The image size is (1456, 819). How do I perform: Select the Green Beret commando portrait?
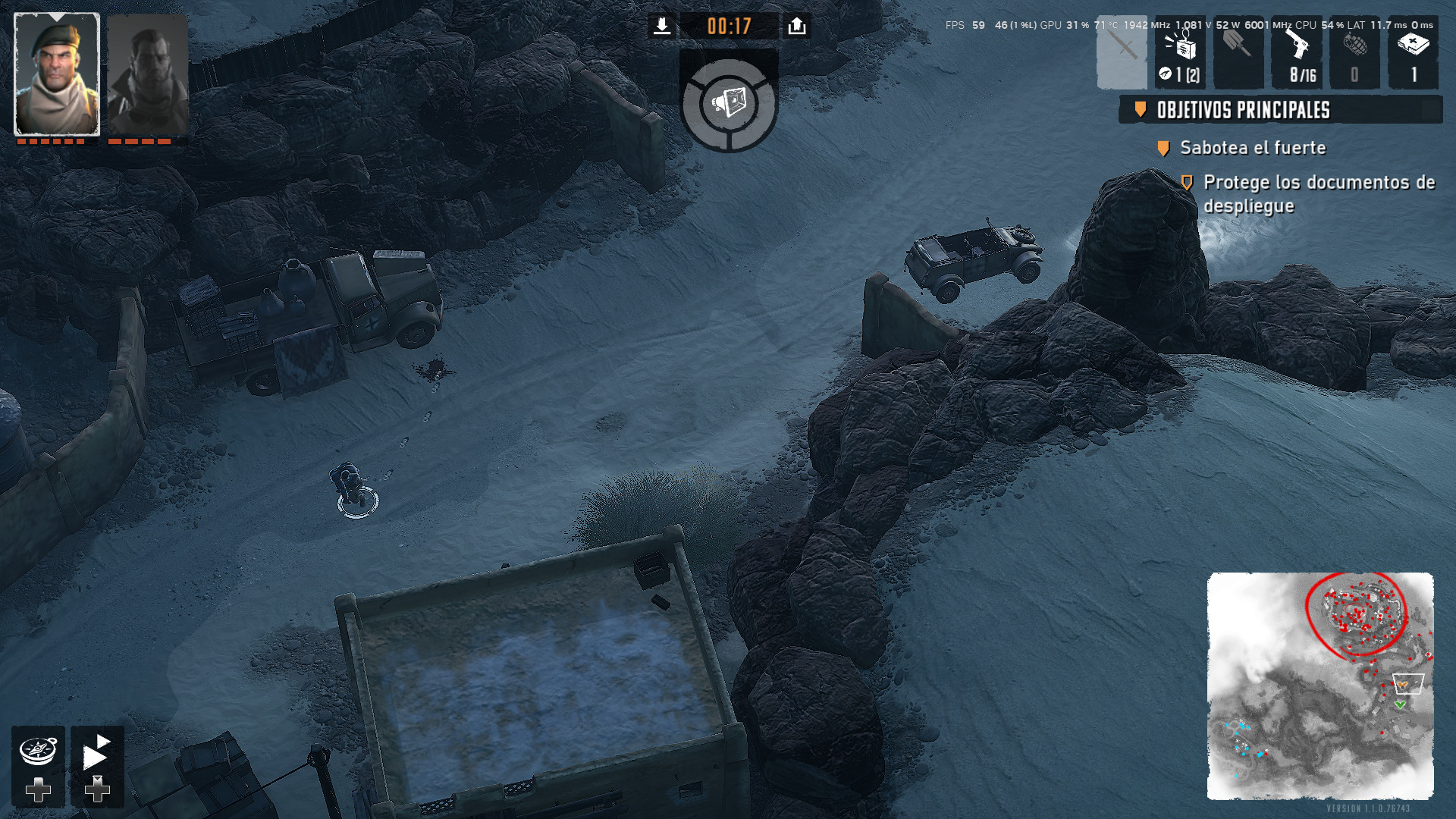tap(57, 74)
